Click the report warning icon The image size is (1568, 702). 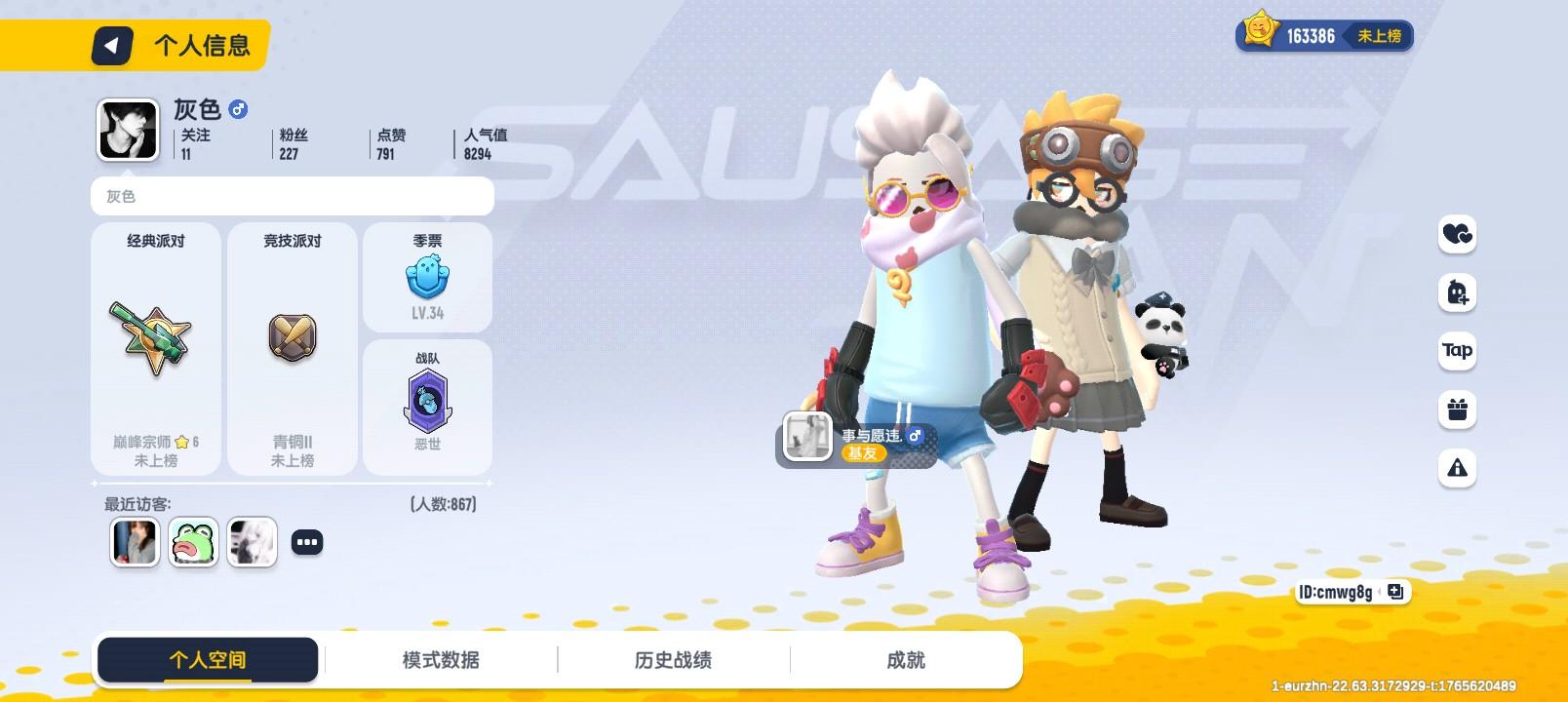(1457, 469)
